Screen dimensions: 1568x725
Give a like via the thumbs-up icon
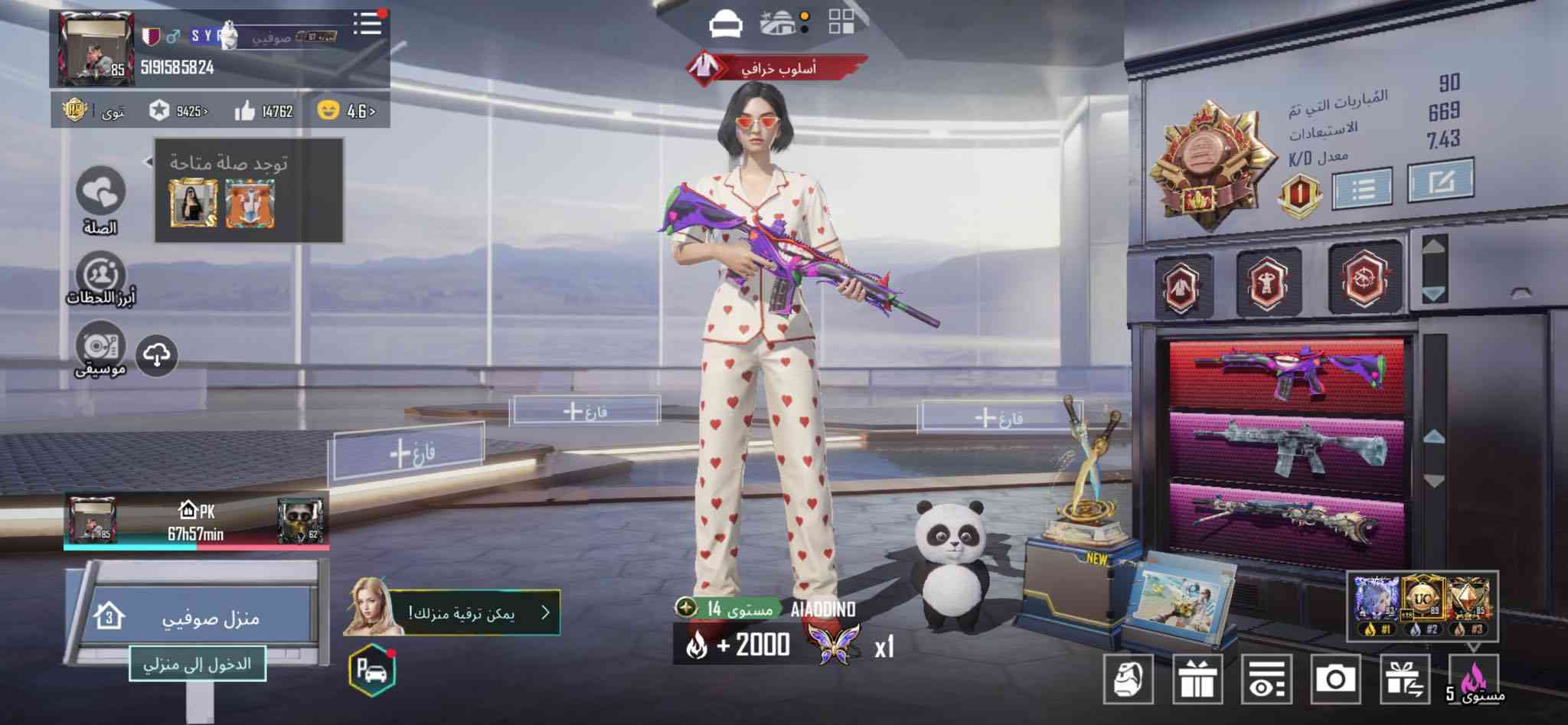pyautogui.click(x=245, y=112)
